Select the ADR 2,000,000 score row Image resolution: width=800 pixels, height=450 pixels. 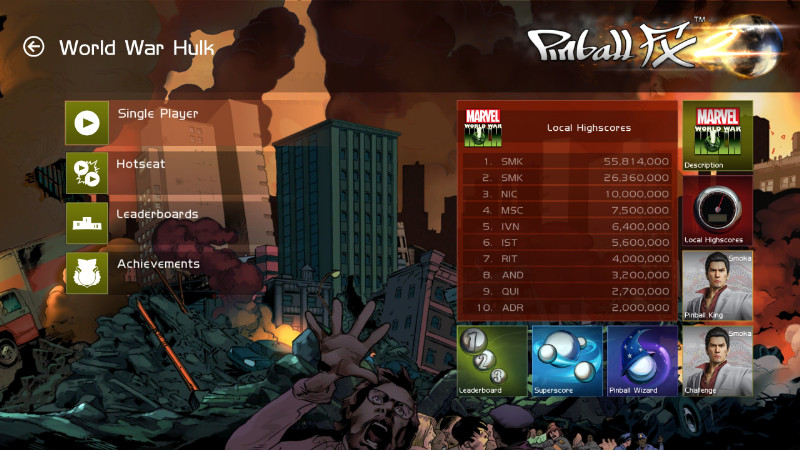[x=567, y=308]
